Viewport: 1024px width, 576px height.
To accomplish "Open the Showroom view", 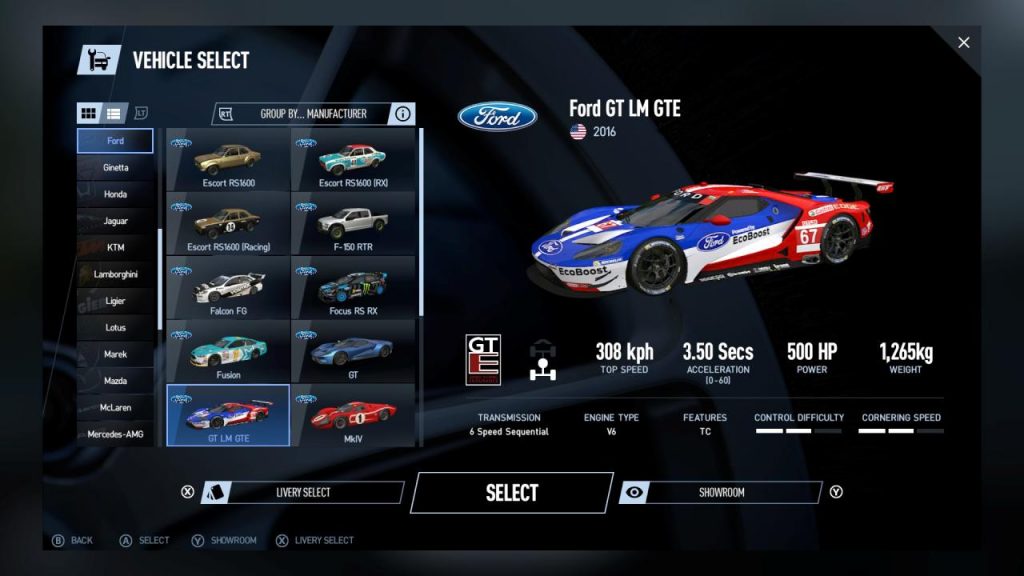I will (x=721, y=492).
